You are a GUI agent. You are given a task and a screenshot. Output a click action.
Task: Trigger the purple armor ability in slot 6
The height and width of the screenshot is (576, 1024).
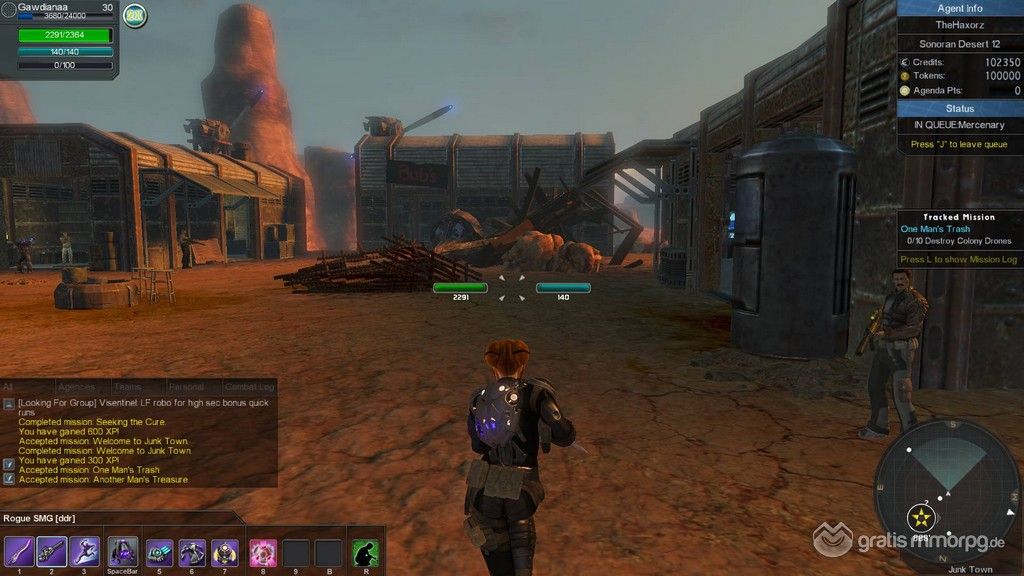(x=192, y=552)
